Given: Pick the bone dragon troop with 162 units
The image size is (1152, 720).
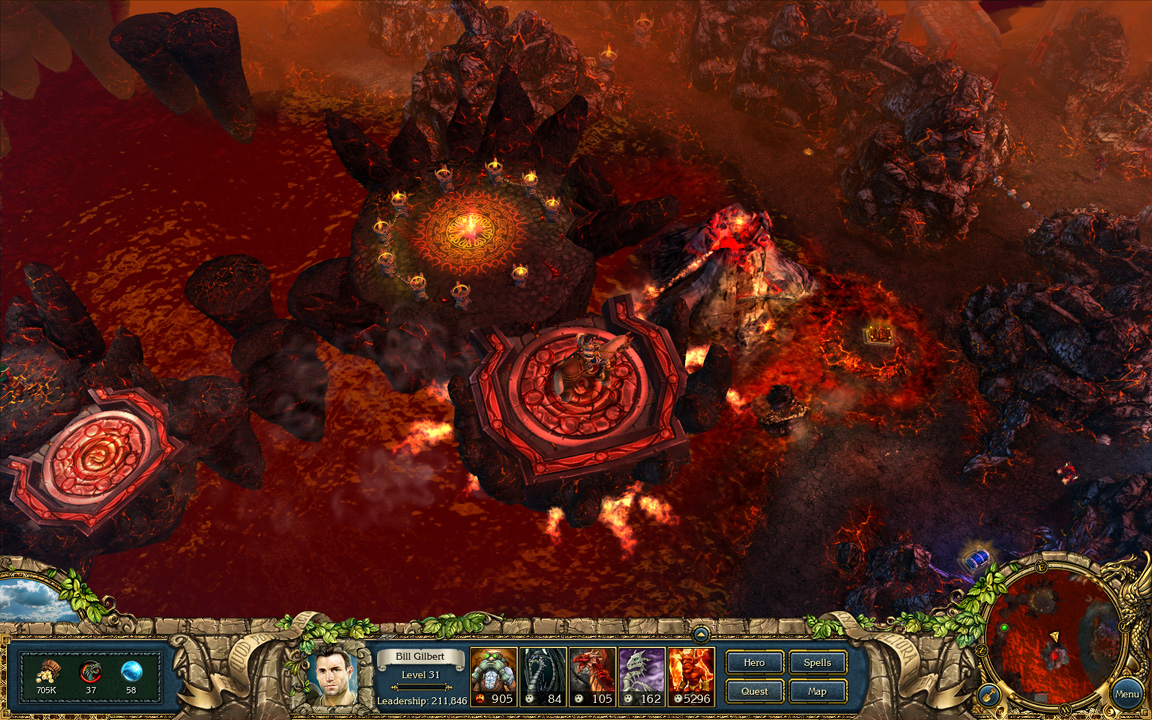Looking at the screenshot, I should click(641, 676).
